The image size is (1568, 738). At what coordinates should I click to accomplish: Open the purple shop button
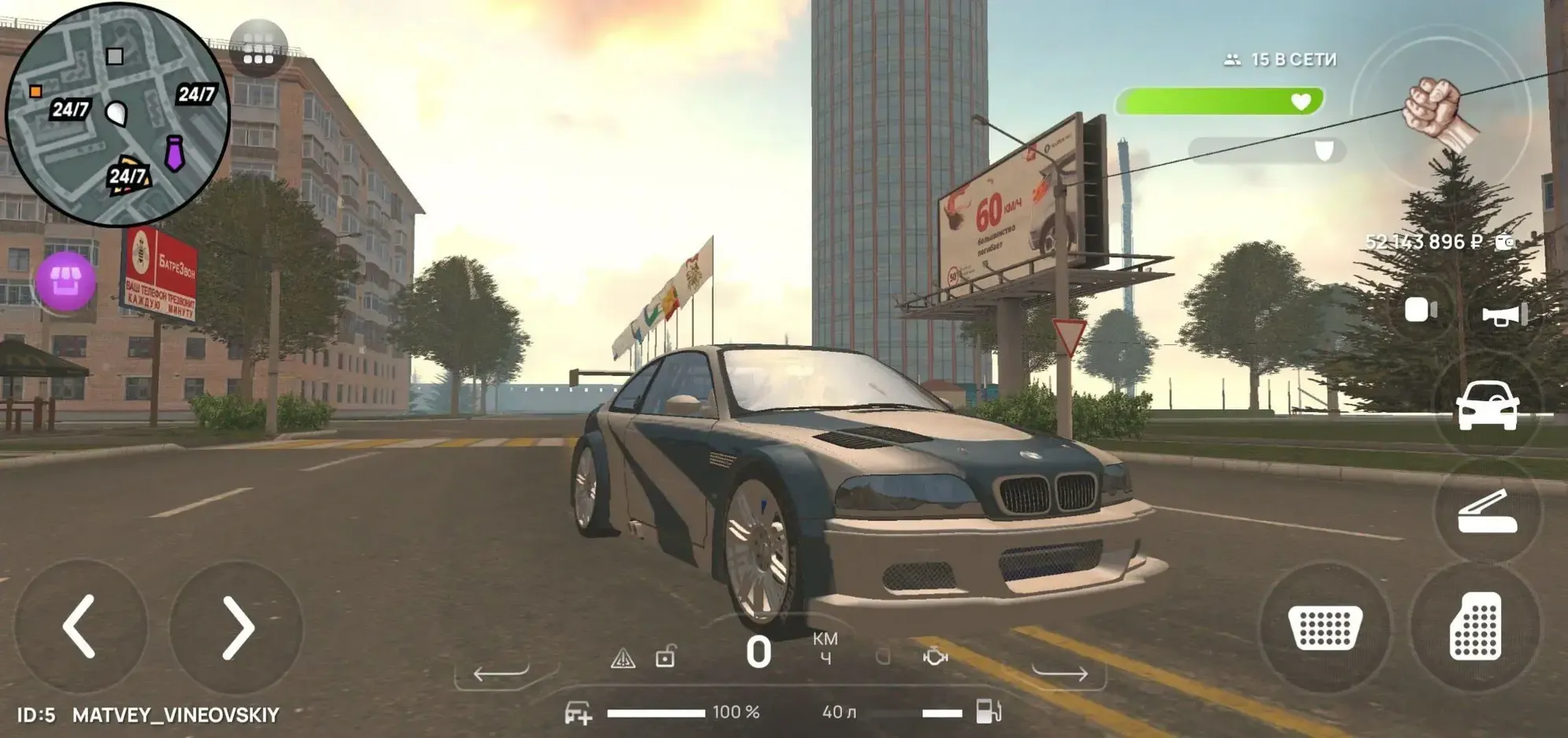coord(66,281)
